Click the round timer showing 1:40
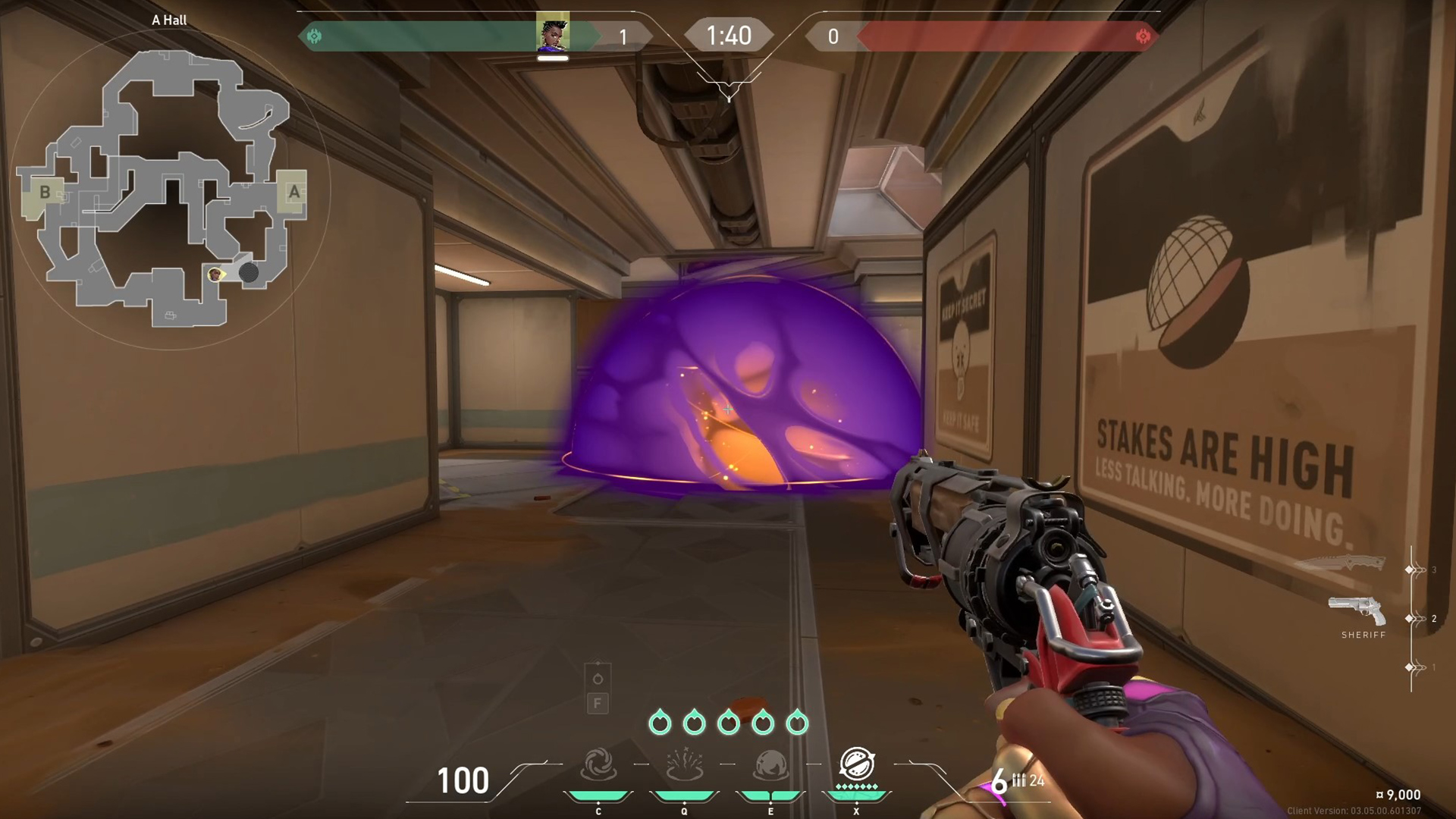 tap(730, 35)
